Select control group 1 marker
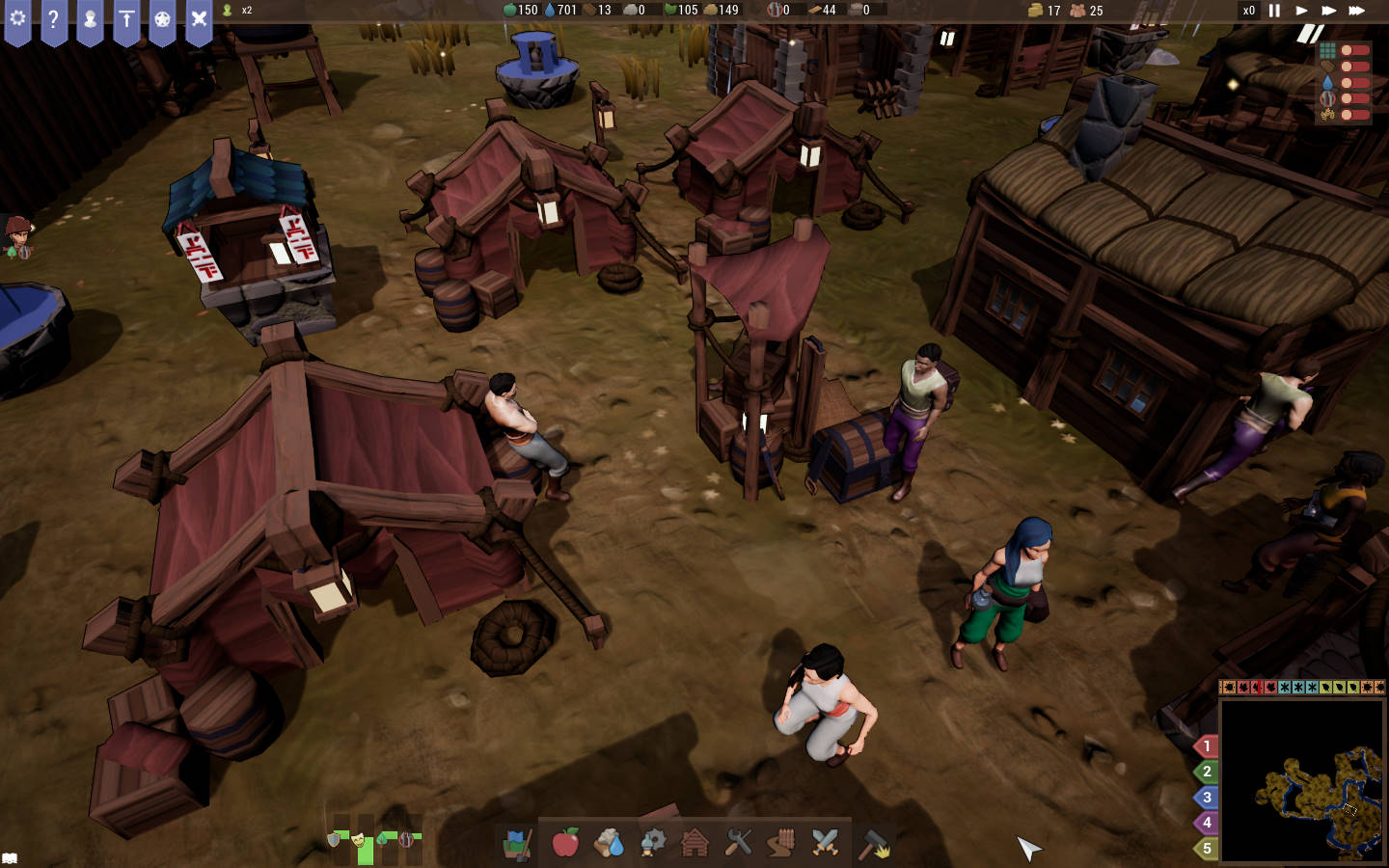 pyautogui.click(x=1206, y=746)
